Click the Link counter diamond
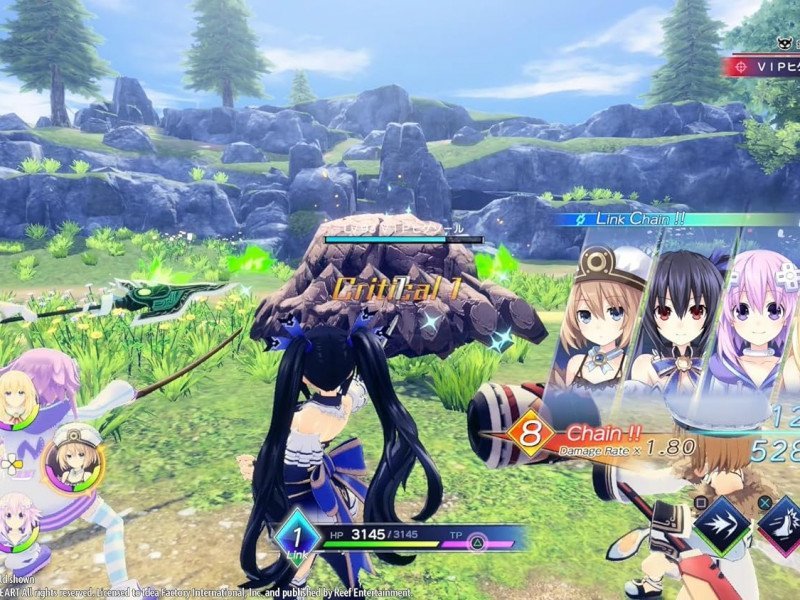This screenshot has height=600, width=800. pos(297,536)
